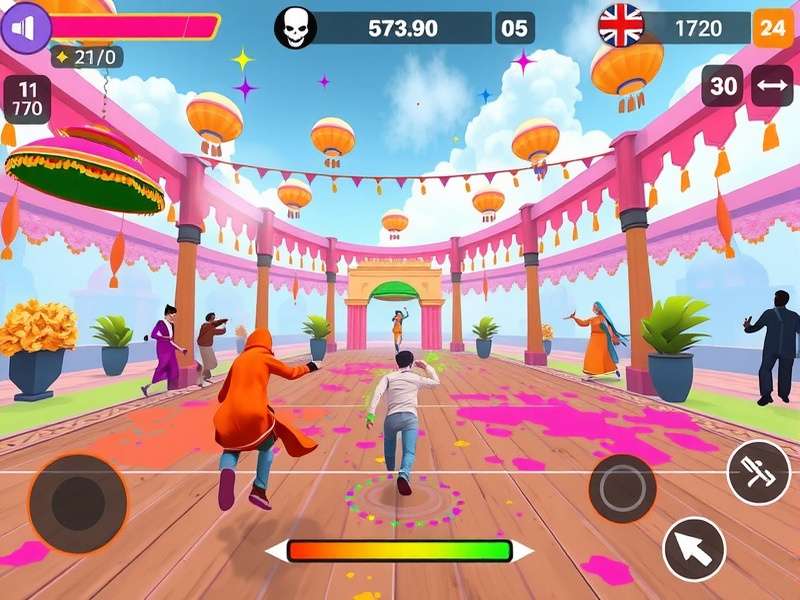800x600 pixels.
Task: Click the double-arrow swap button
Action: coord(771,86)
